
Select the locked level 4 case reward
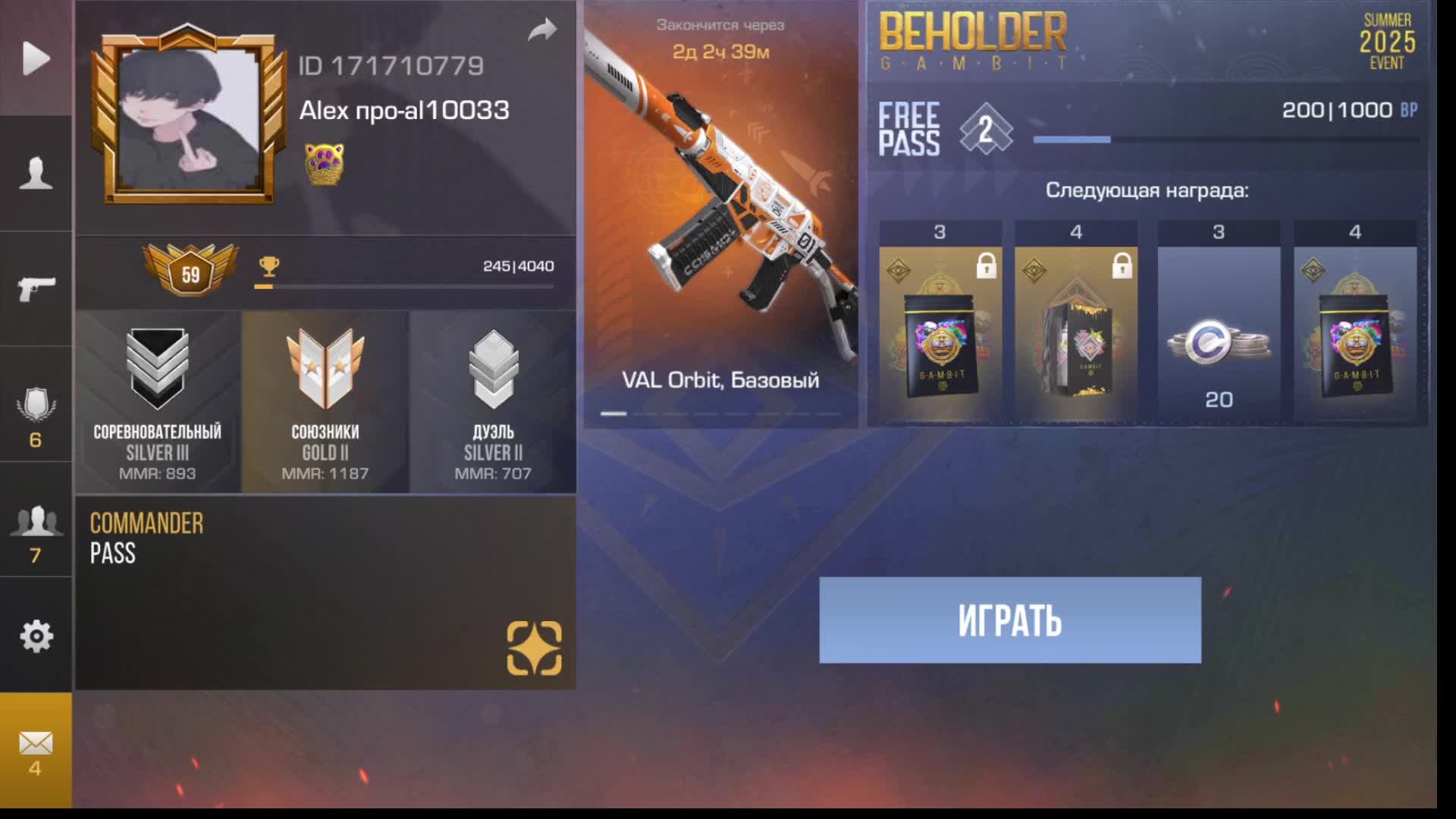tap(1075, 334)
